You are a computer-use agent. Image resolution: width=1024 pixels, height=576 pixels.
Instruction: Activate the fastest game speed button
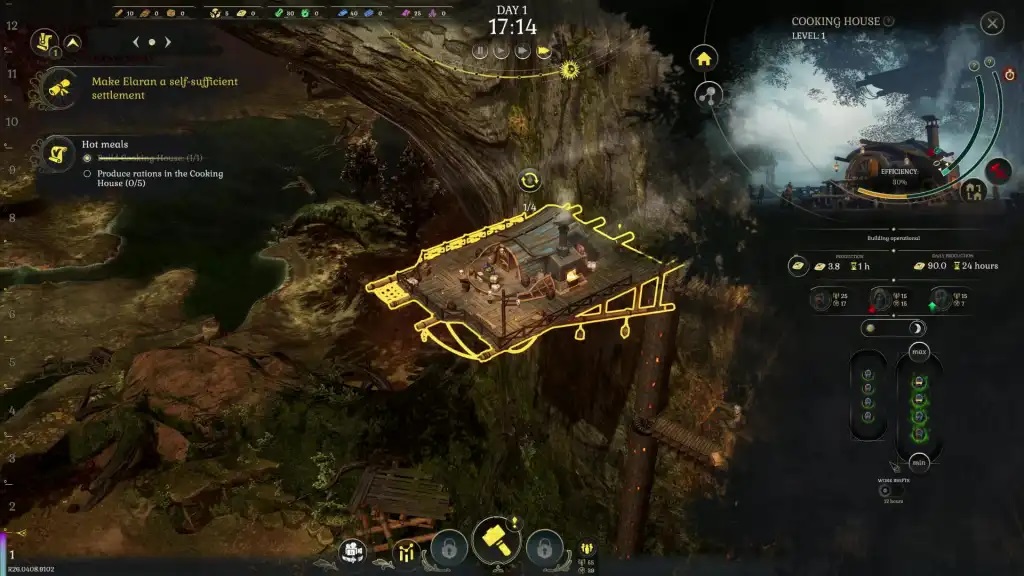pyautogui.click(x=544, y=51)
